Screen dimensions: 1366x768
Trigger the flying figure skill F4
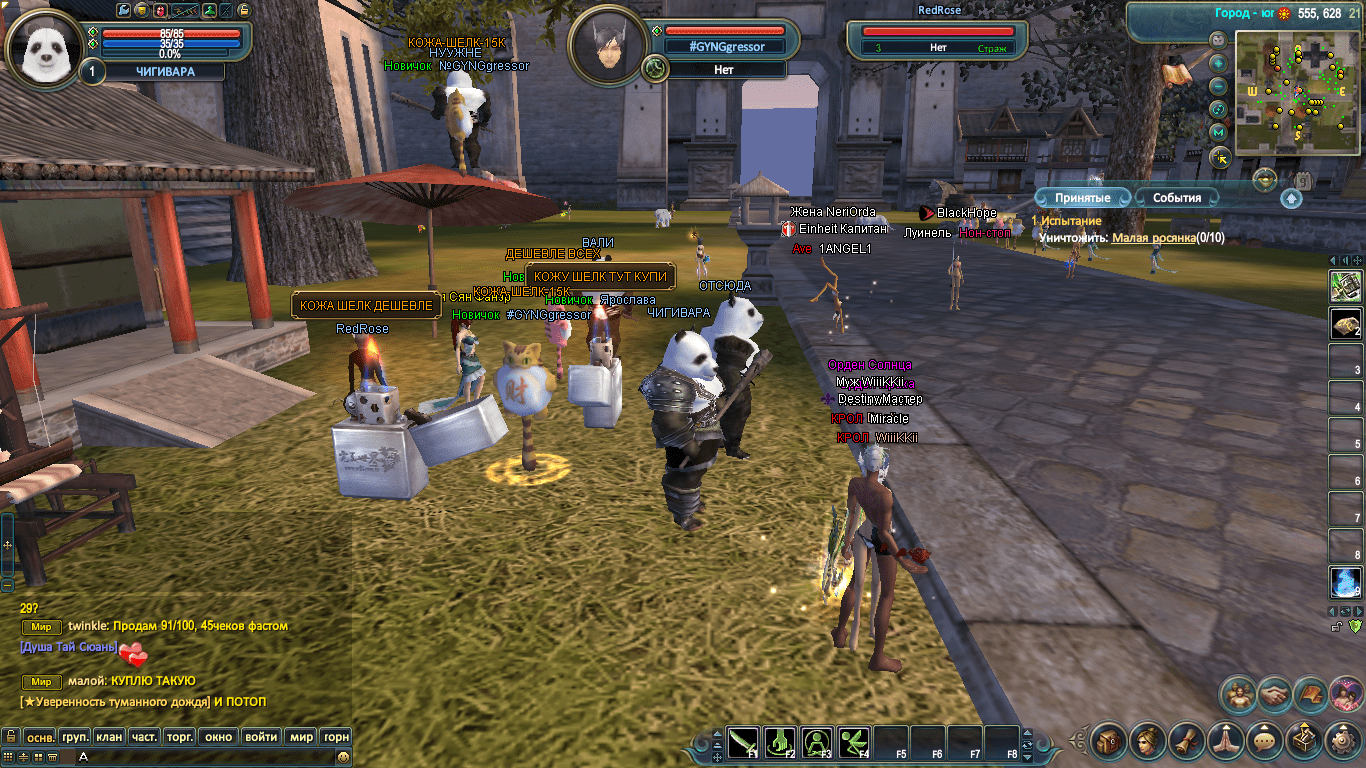click(854, 742)
